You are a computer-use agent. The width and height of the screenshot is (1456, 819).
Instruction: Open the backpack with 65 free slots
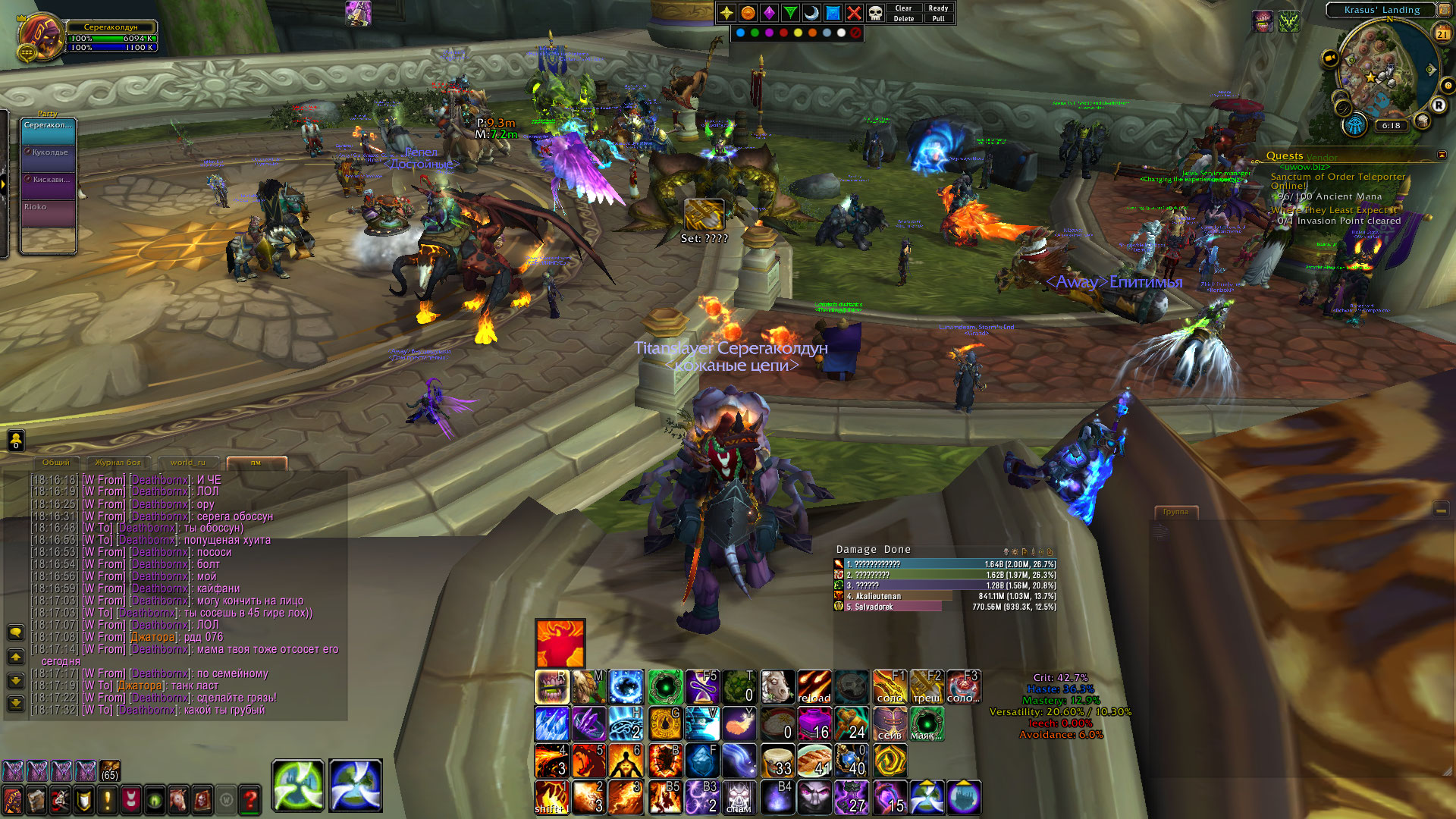coord(110,771)
